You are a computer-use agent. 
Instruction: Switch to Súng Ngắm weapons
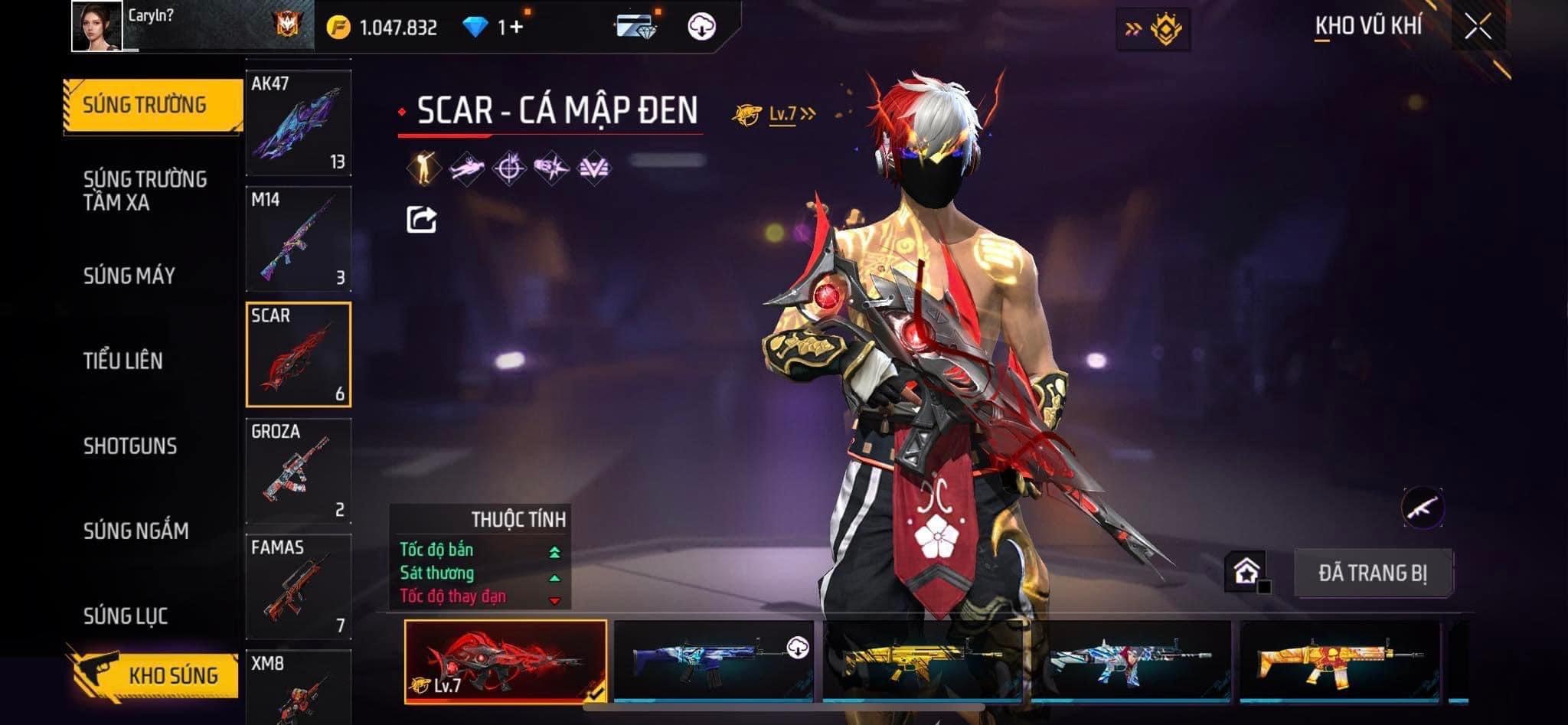136,531
